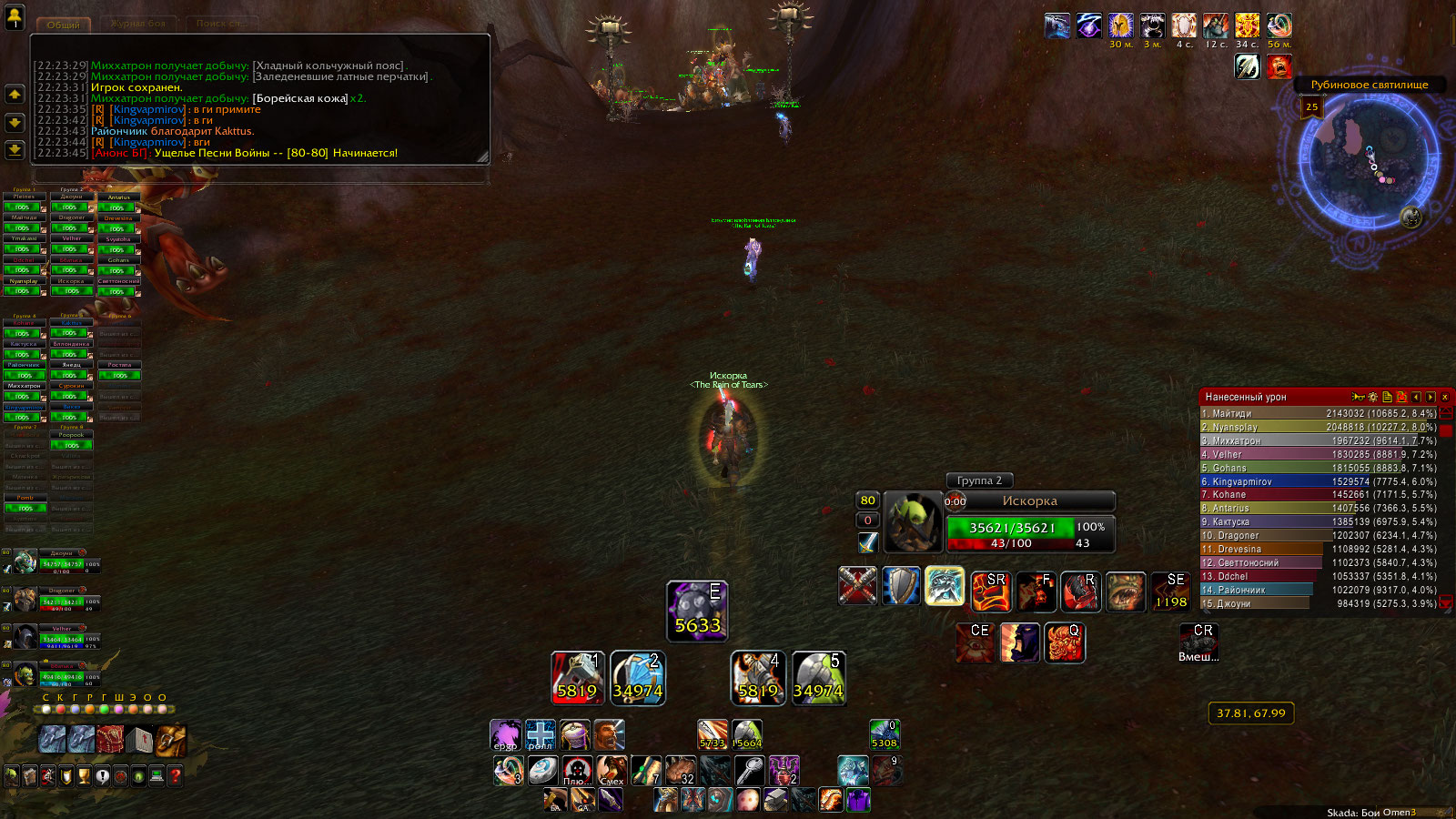Open the social button with the yellow figure
Image resolution: width=1456 pixels, height=819 pixels.
click(x=15, y=16)
